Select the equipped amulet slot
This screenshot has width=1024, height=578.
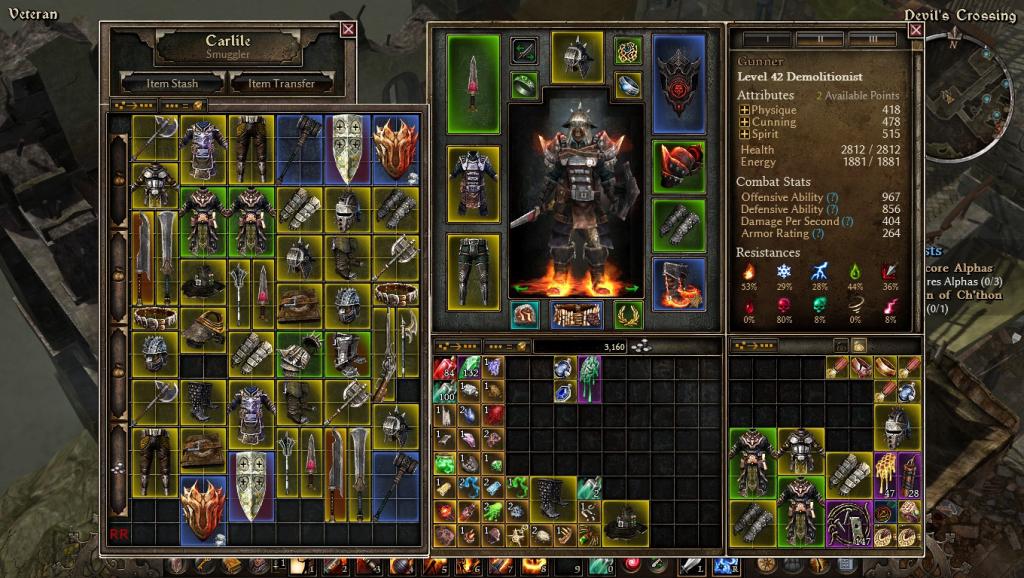pos(628,50)
